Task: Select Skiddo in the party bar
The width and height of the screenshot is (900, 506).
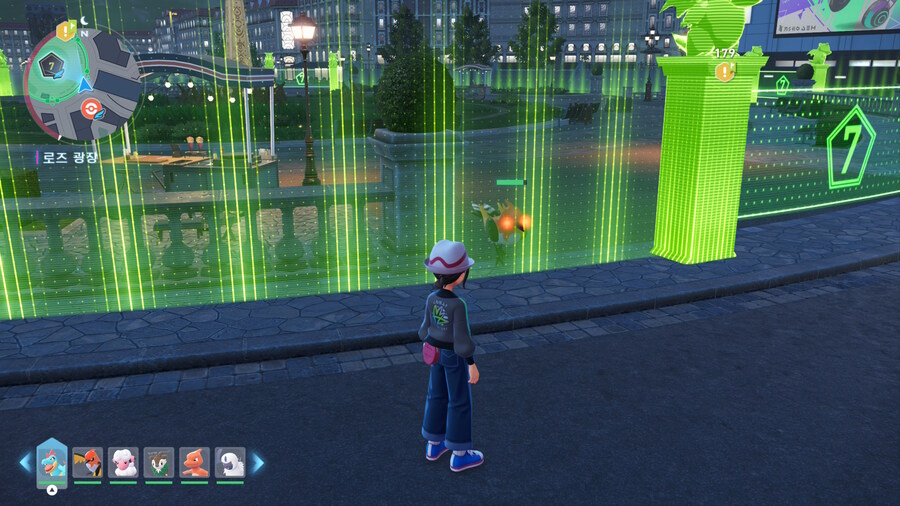Action: tap(159, 462)
